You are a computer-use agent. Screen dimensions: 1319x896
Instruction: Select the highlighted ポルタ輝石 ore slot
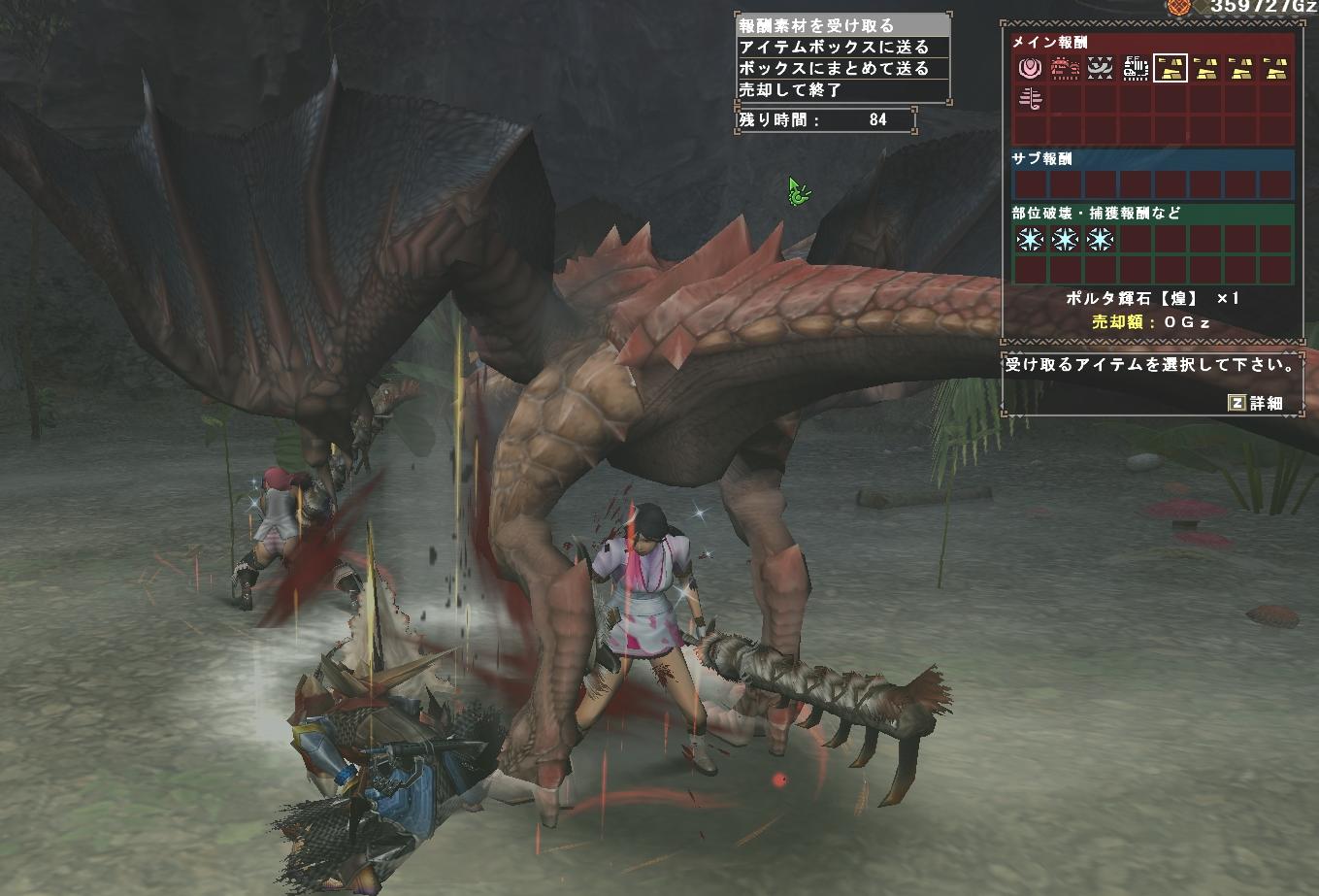(x=1171, y=68)
